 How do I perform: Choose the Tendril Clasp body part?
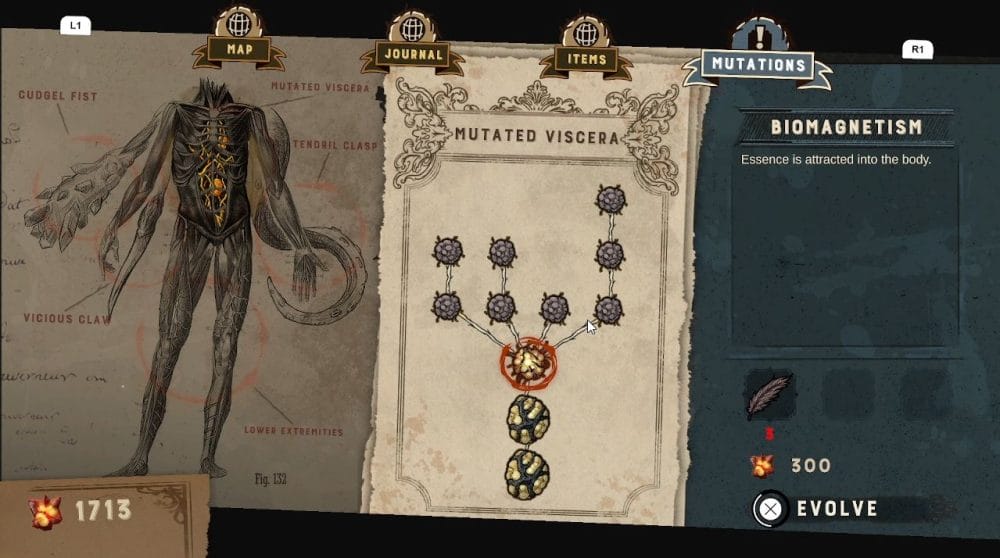[334, 146]
